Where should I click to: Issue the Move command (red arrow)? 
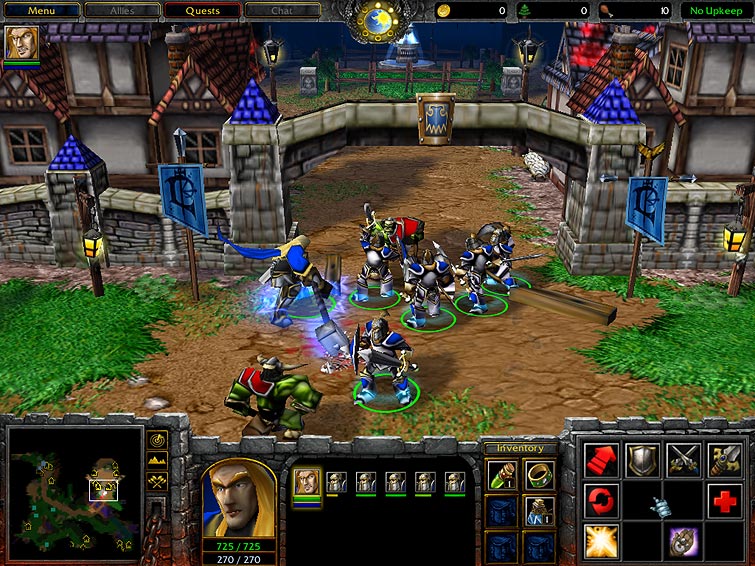coord(601,460)
